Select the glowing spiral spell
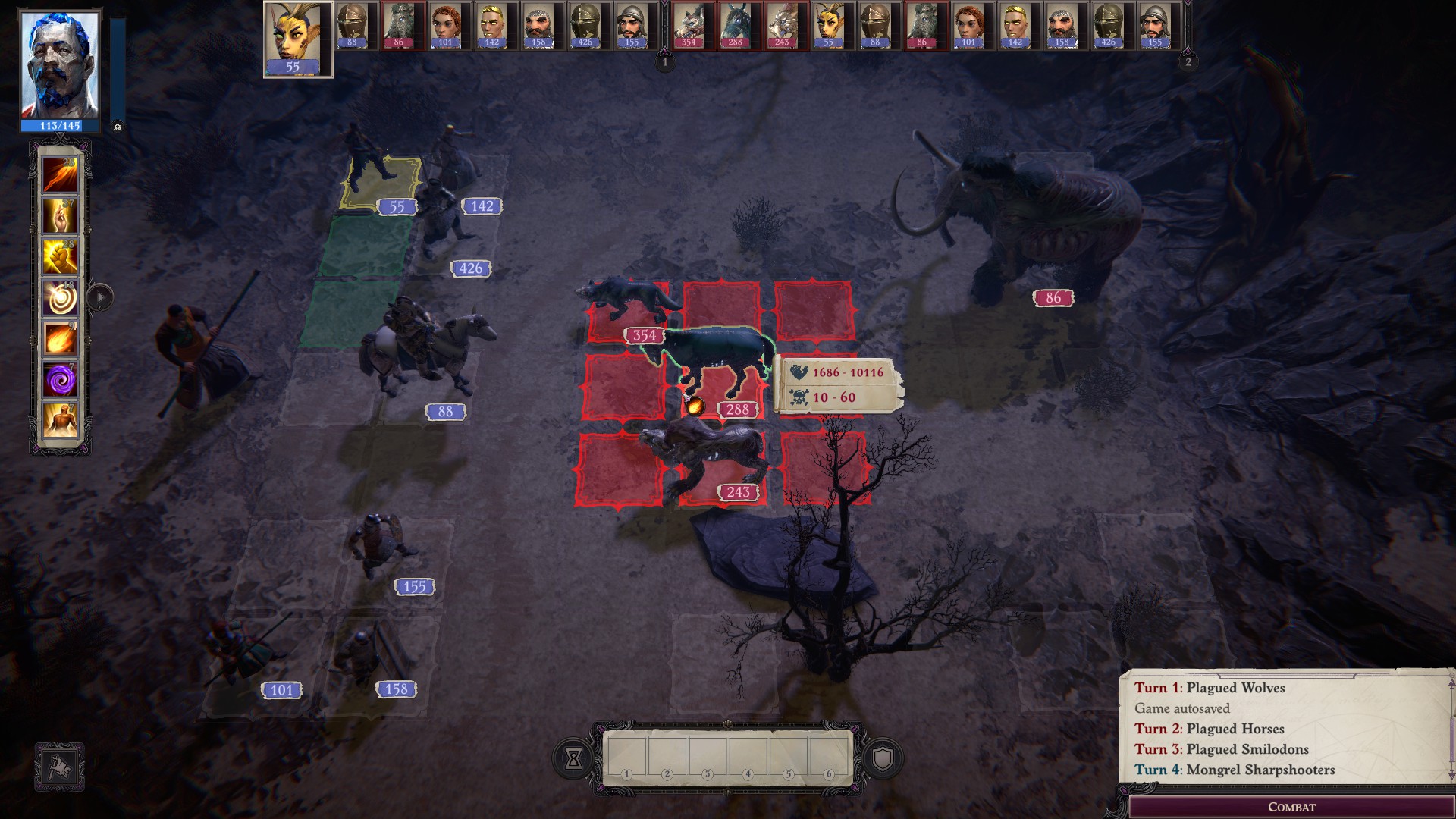1456x819 pixels. (x=61, y=298)
